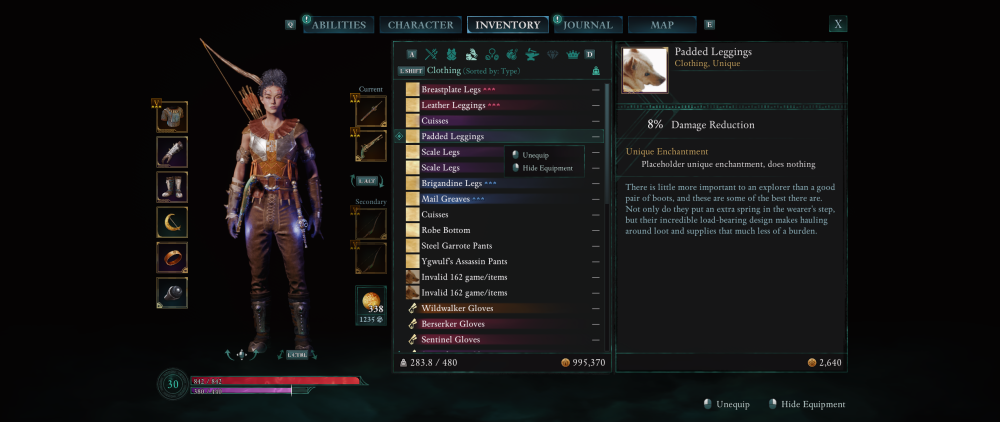The width and height of the screenshot is (1000, 422).
Task: Switch to the Journal tab
Action: click(x=587, y=25)
